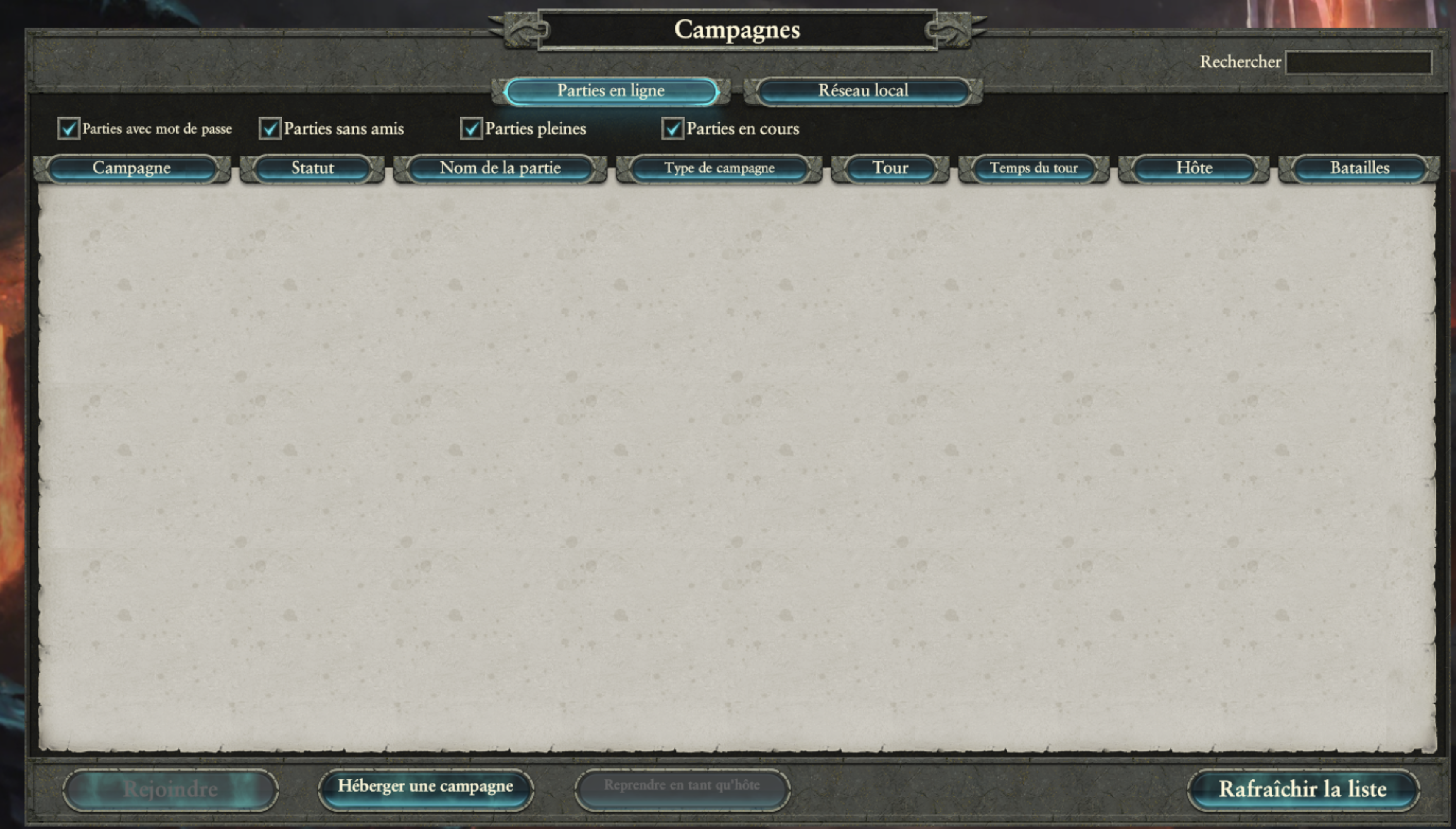
Task: Click the greyed-out Rejoindre button
Action: pos(170,789)
